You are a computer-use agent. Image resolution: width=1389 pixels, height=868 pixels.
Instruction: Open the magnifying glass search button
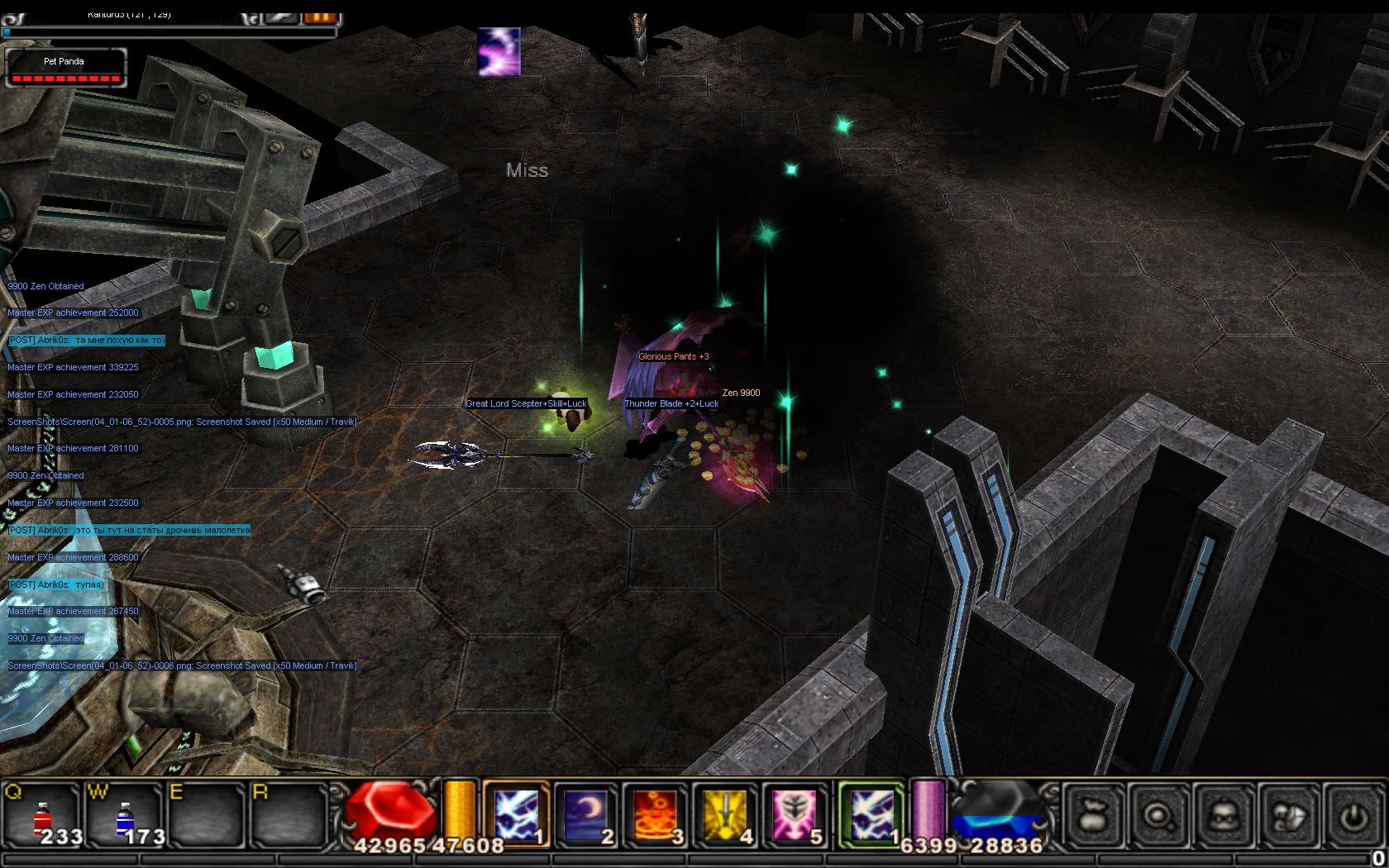[x=1158, y=816]
